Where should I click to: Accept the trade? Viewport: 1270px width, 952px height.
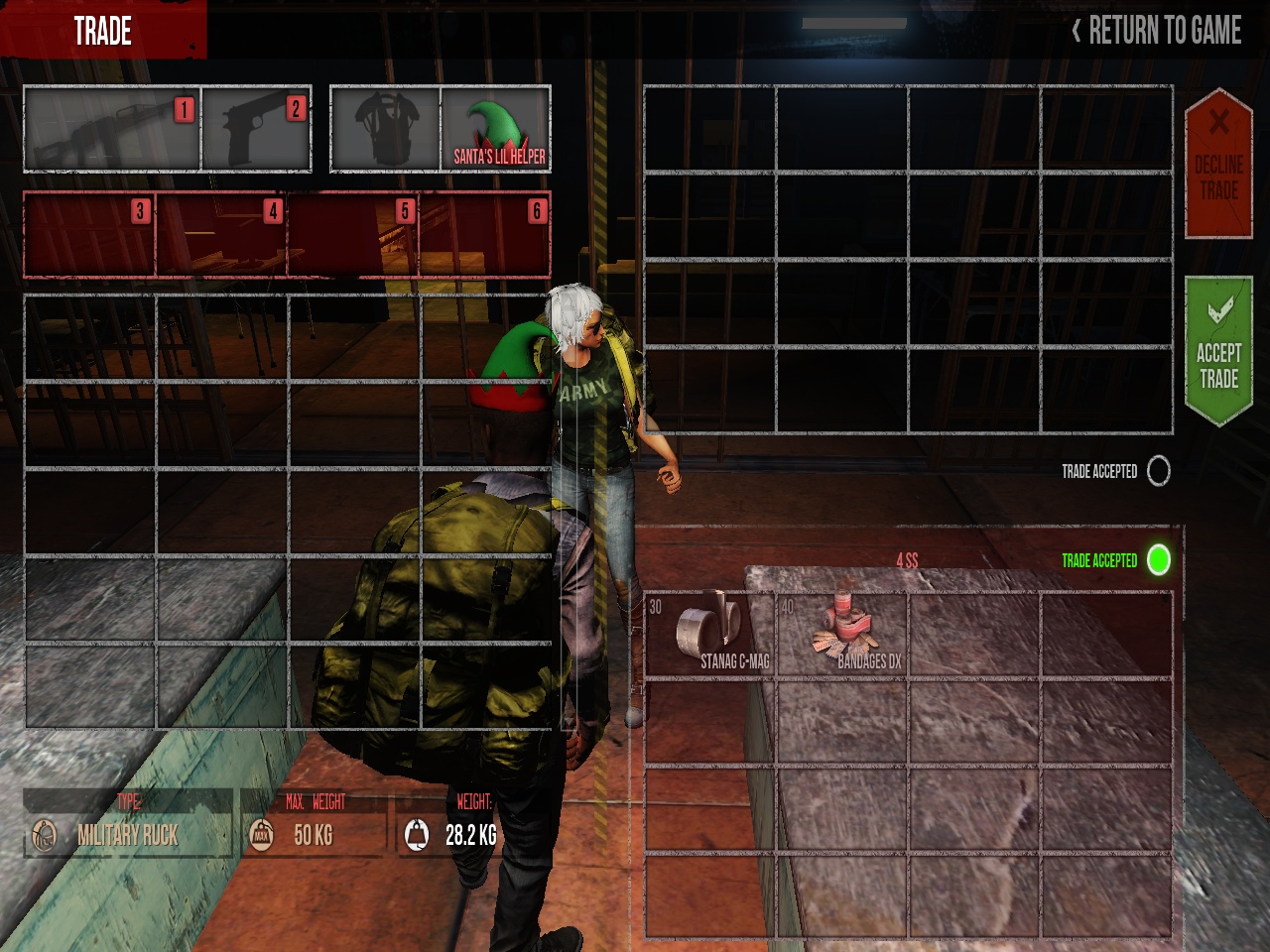1218,353
